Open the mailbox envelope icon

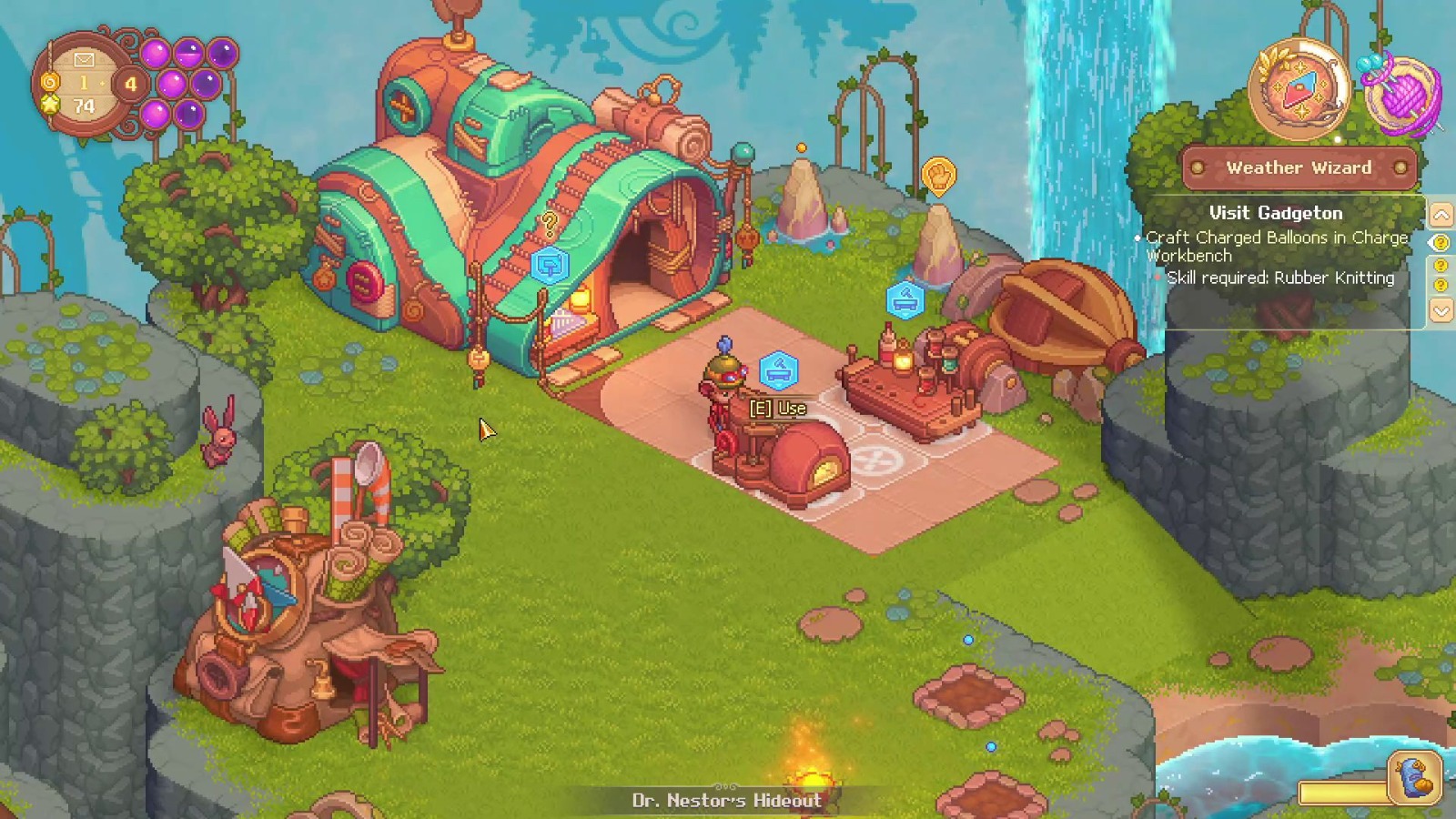[84, 59]
